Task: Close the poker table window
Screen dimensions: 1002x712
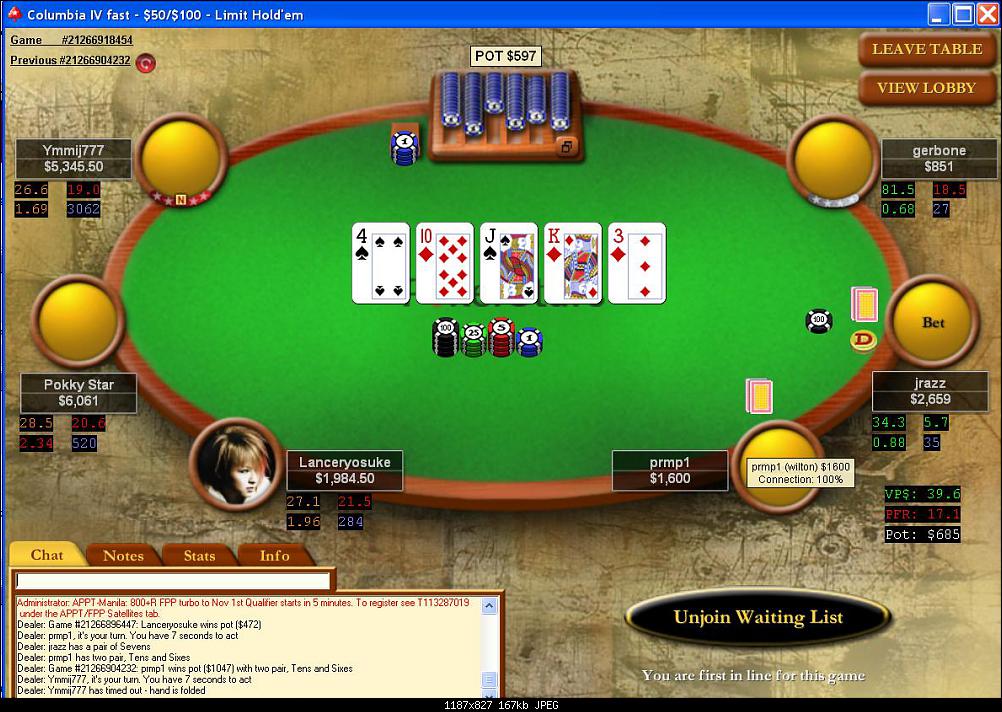Action: [986, 14]
